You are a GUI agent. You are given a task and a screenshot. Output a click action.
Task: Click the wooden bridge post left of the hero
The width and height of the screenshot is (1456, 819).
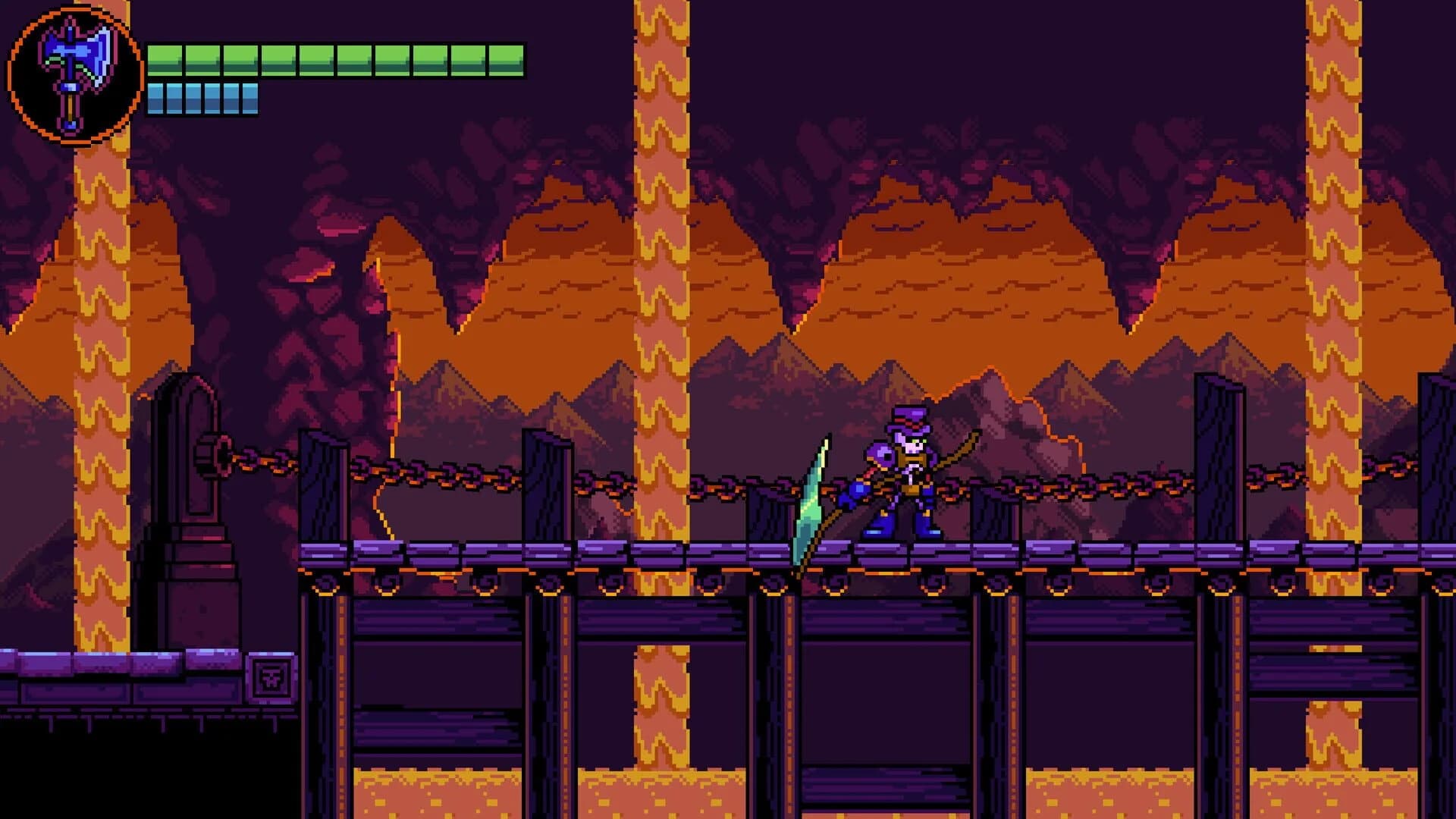coord(766,500)
